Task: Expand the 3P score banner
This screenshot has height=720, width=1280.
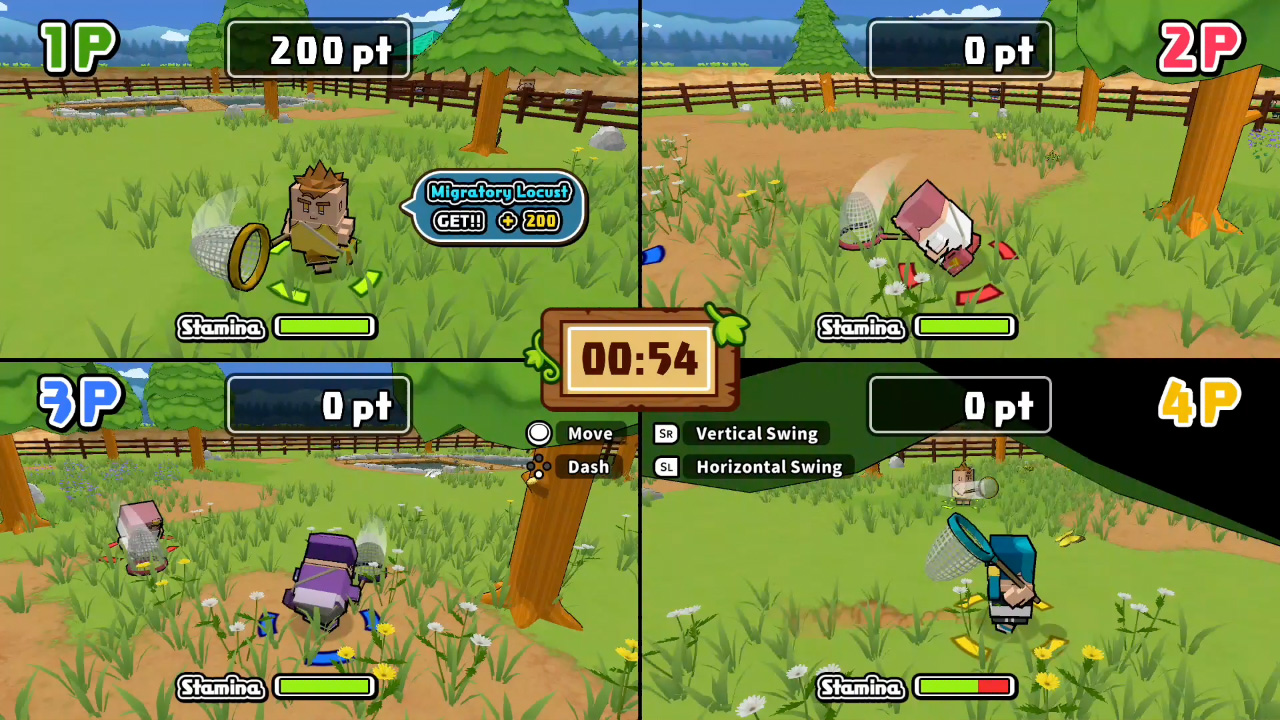Action: (317, 405)
